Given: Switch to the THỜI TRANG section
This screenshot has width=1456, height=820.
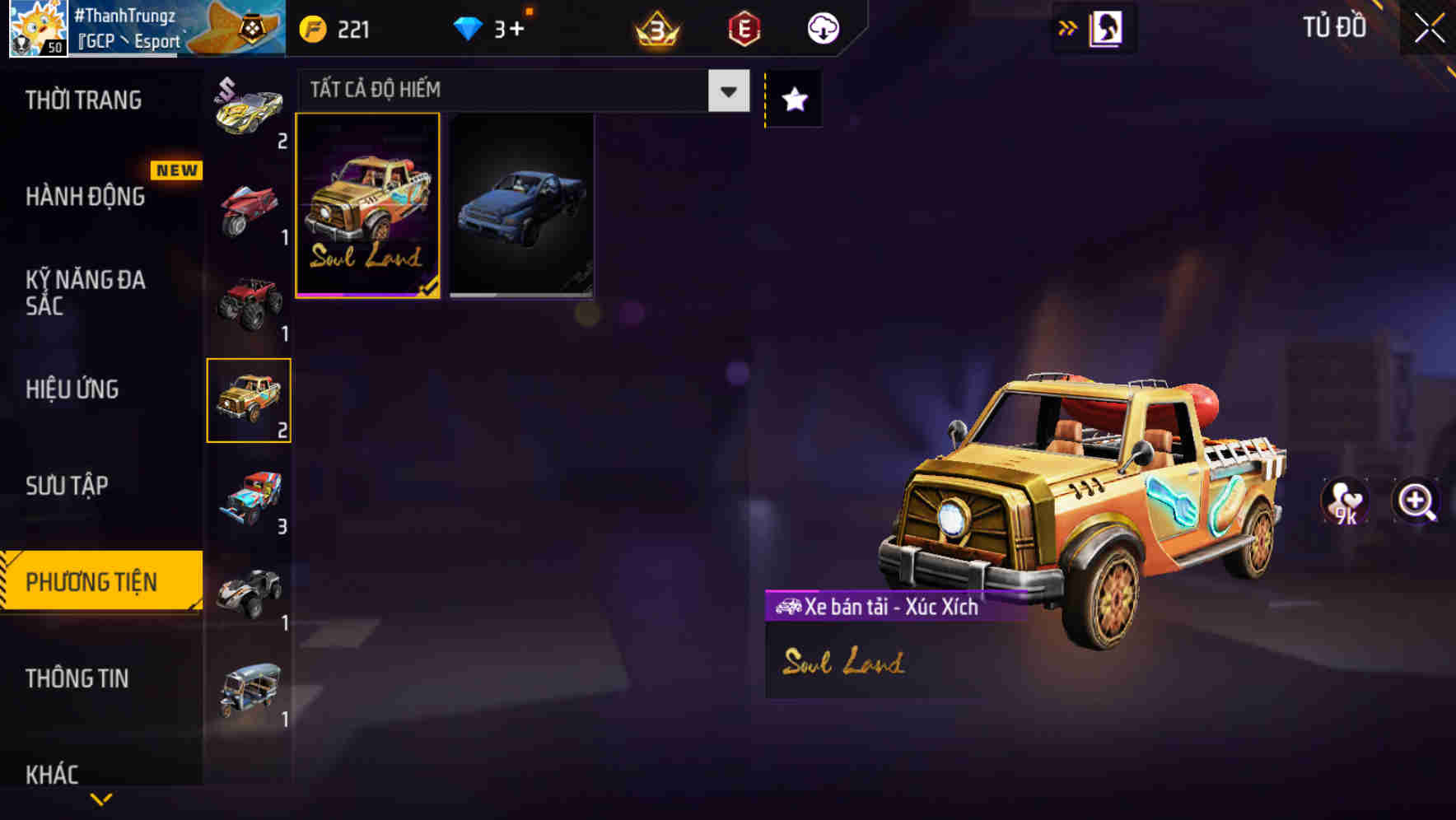Looking at the screenshot, I should pyautogui.click(x=82, y=100).
